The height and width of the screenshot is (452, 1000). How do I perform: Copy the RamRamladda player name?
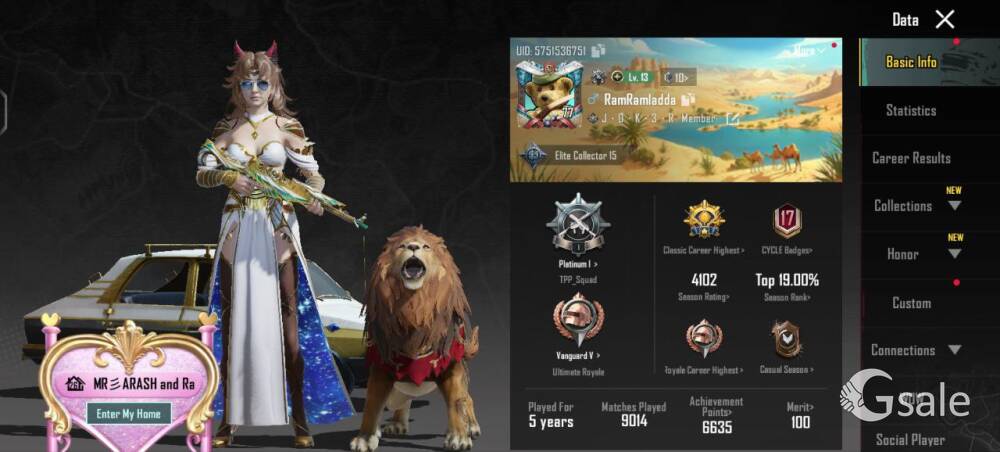coord(688,100)
